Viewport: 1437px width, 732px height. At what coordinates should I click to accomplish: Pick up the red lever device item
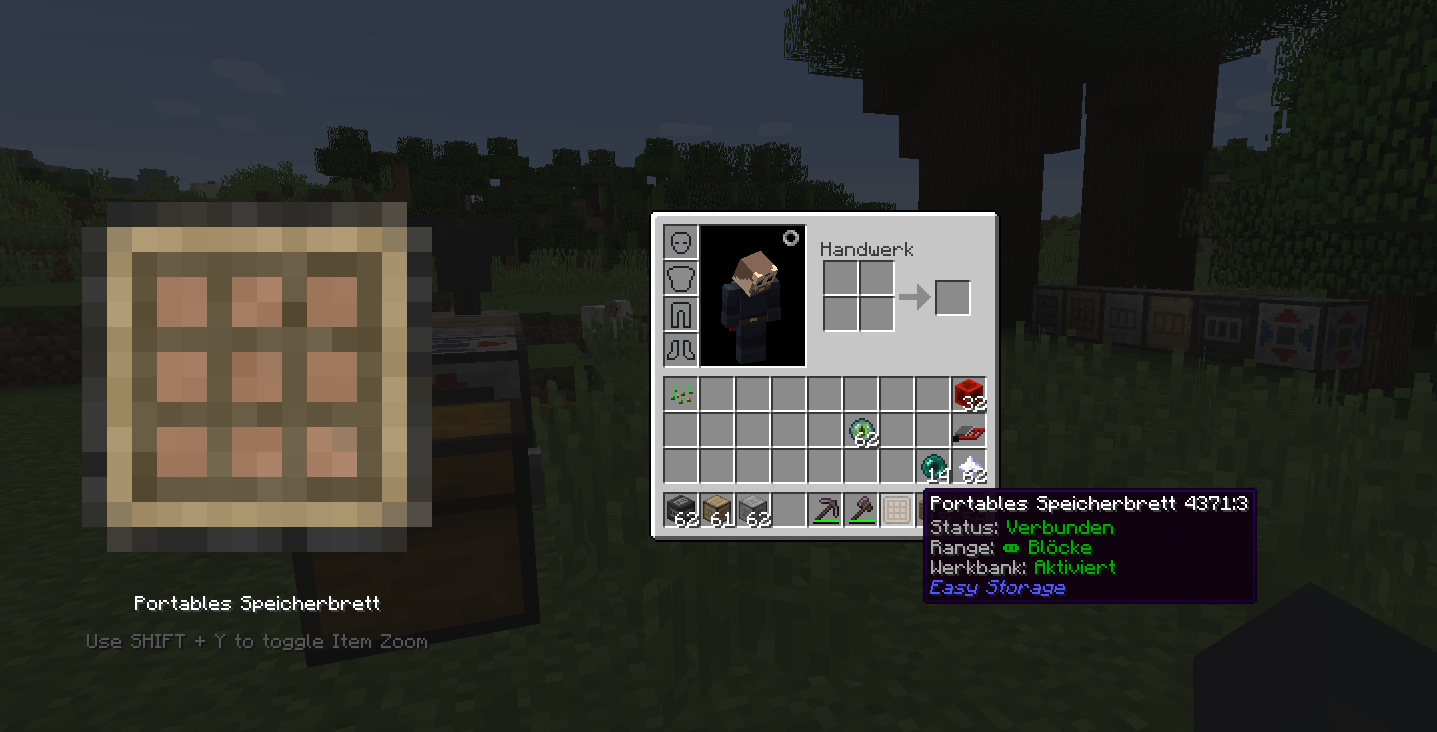pos(968,430)
